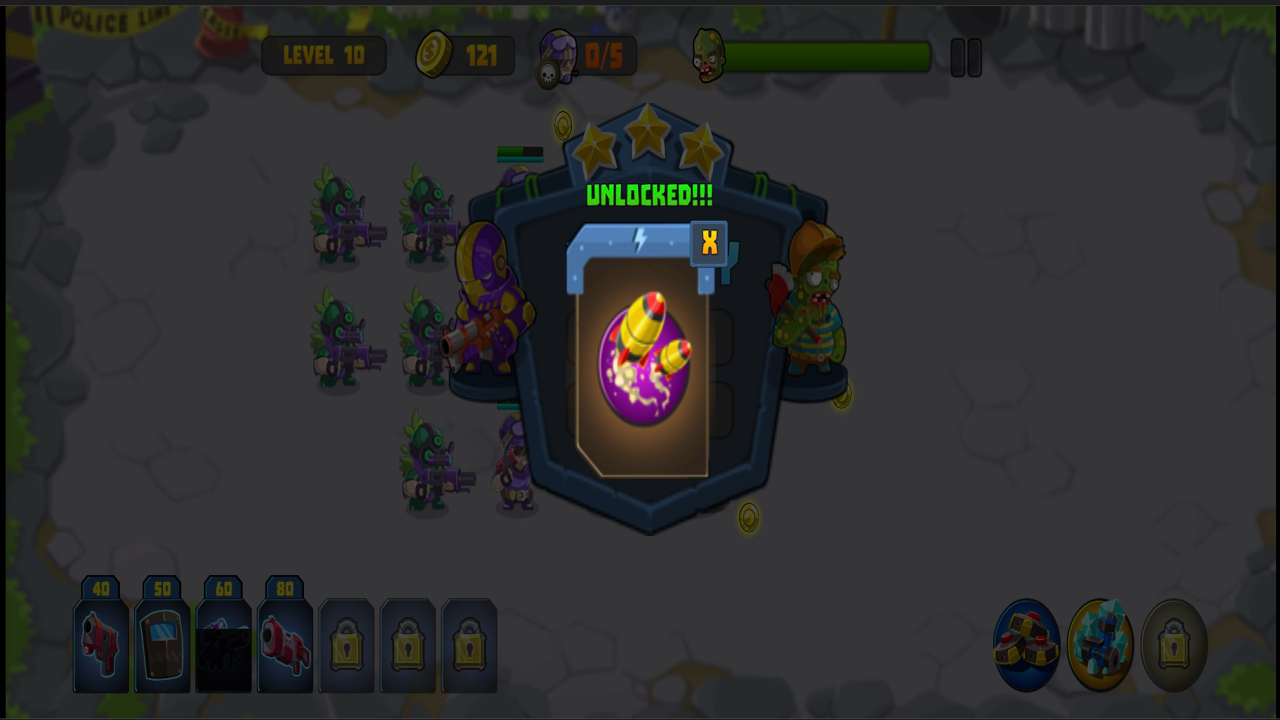Collect the floating coin on the battlefield

click(x=748, y=516)
